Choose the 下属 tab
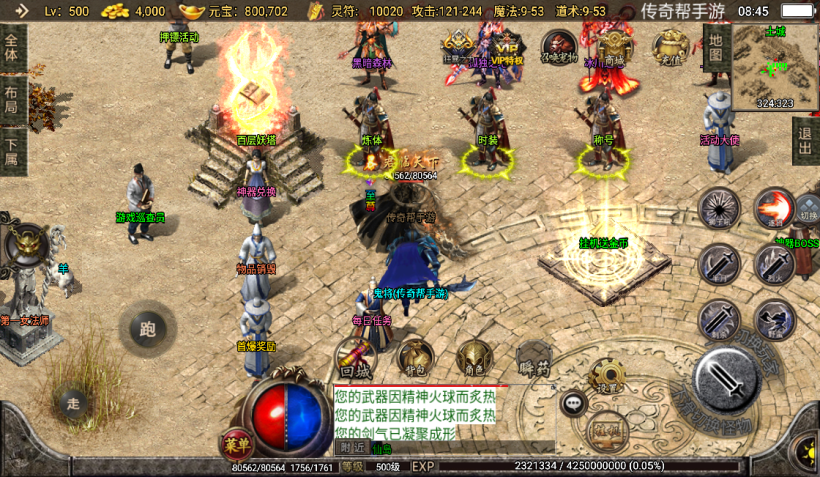This screenshot has height=477, width=820. pos(12,151)
